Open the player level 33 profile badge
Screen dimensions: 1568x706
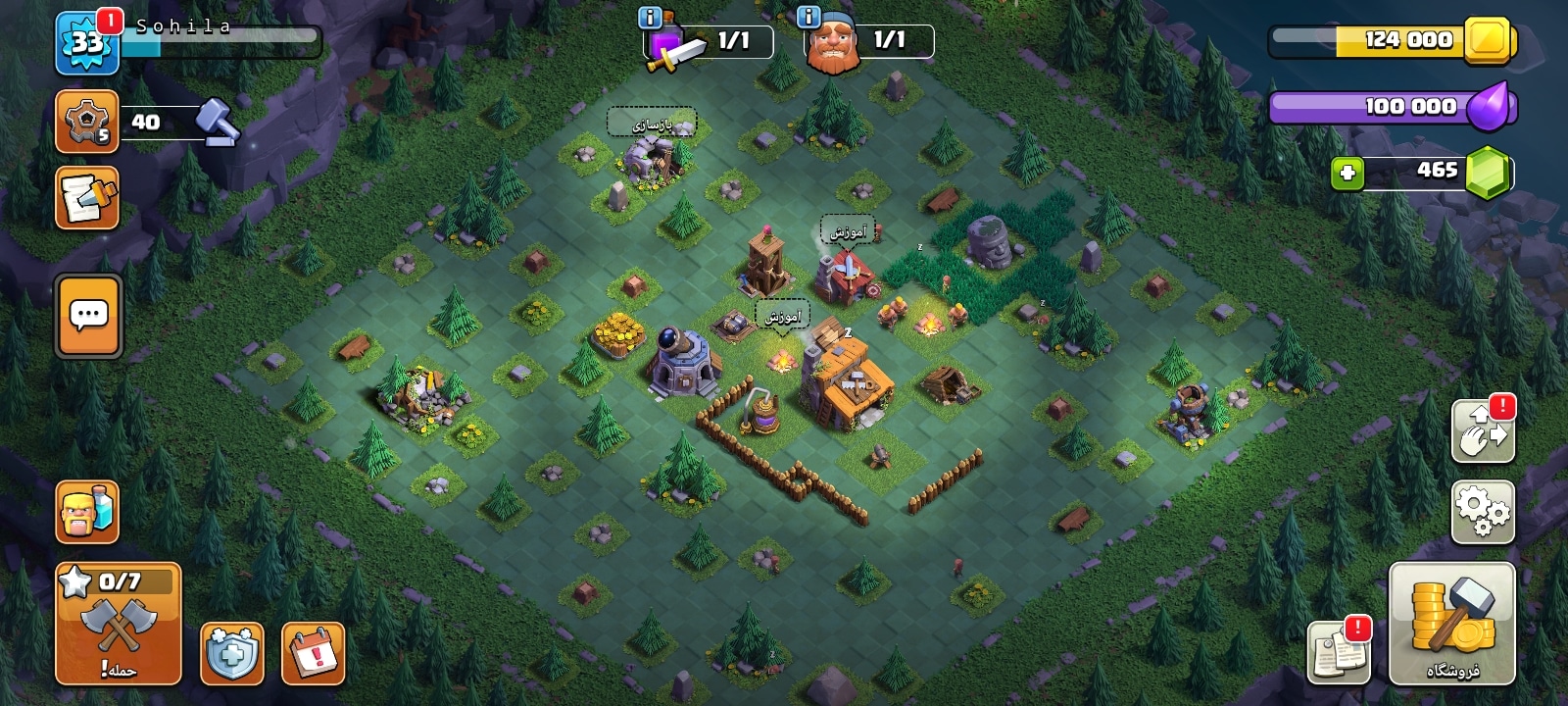coord(86,43)
